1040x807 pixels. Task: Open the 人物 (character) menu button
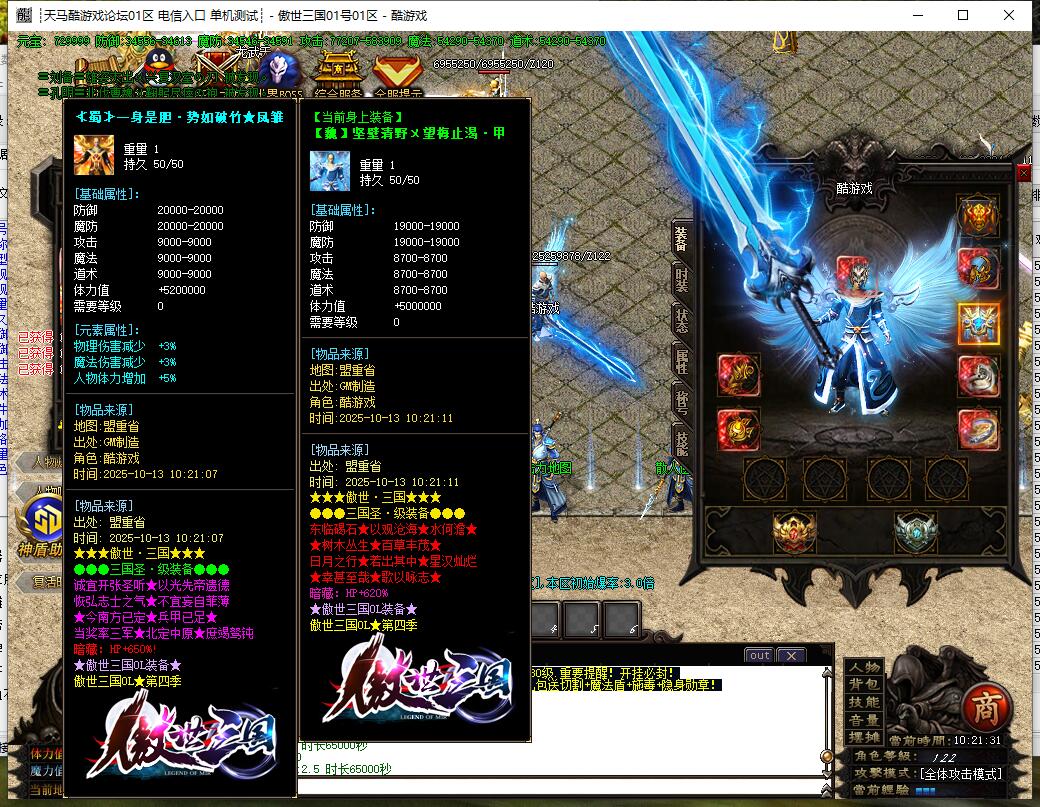click(864, 667)
